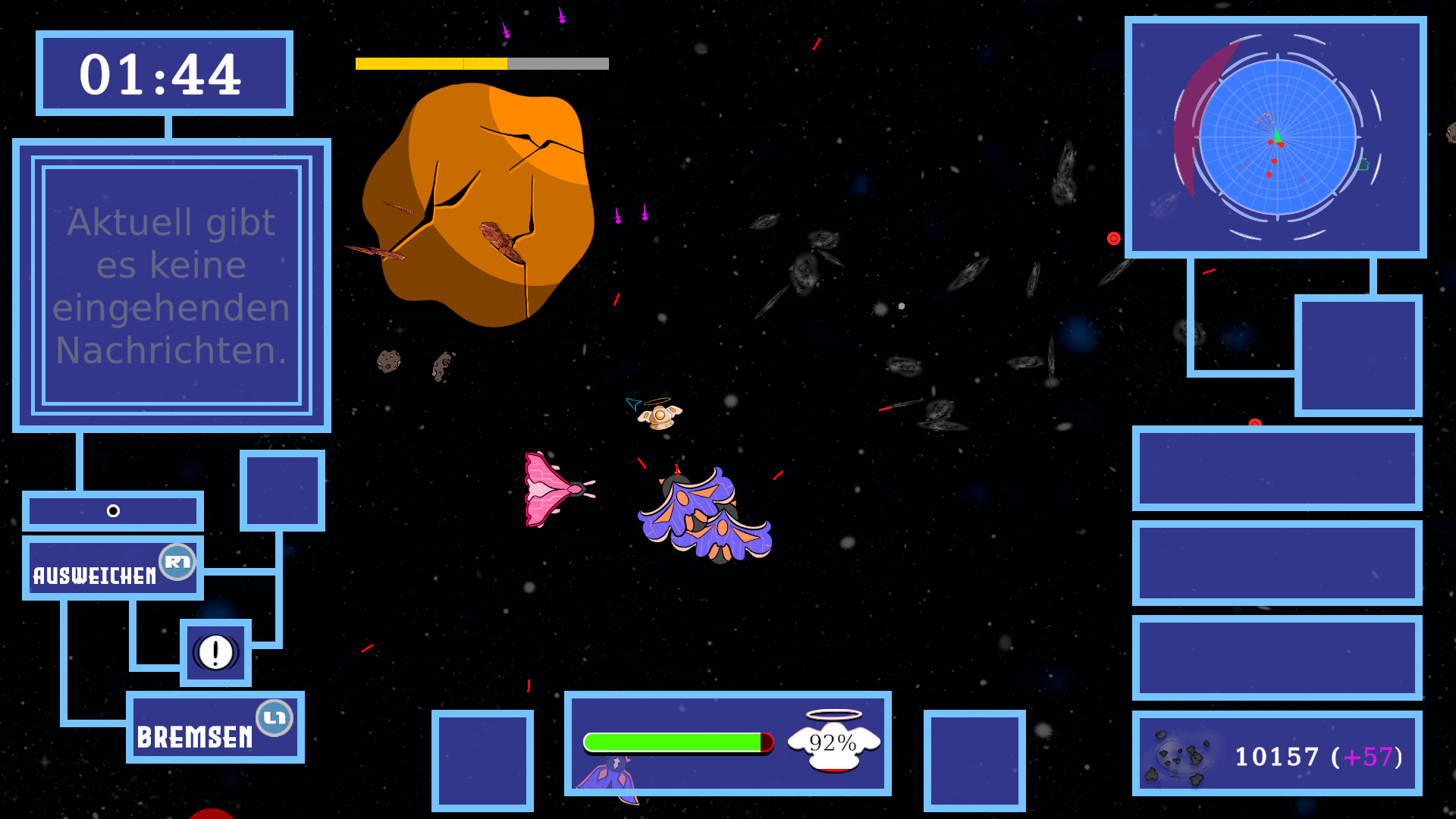Click the green house outline on the radar edge
This screenshot has height=819, width=1456.
click(x=1363, y=164)
